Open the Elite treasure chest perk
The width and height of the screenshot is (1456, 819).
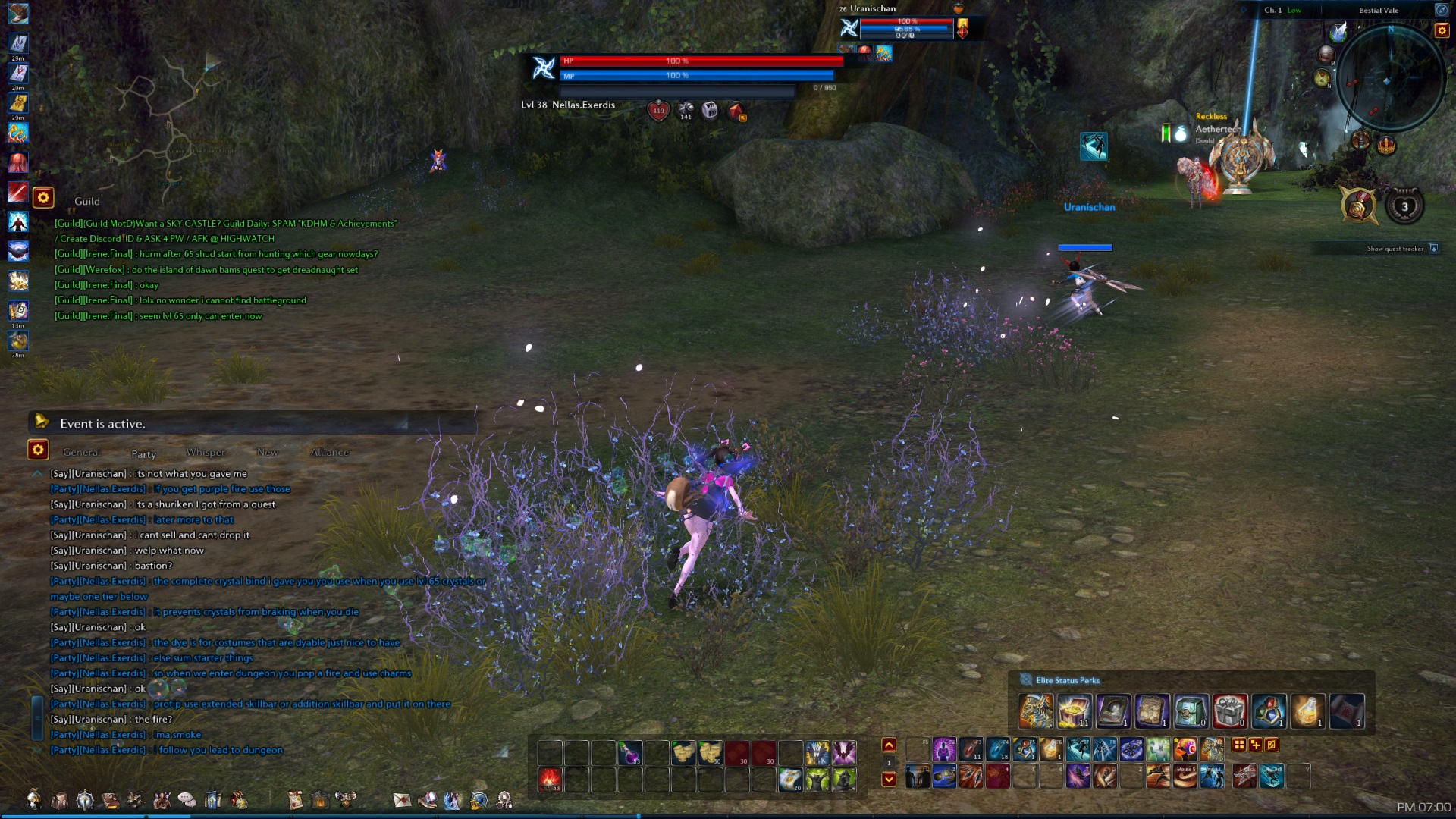coord(1075,711)
